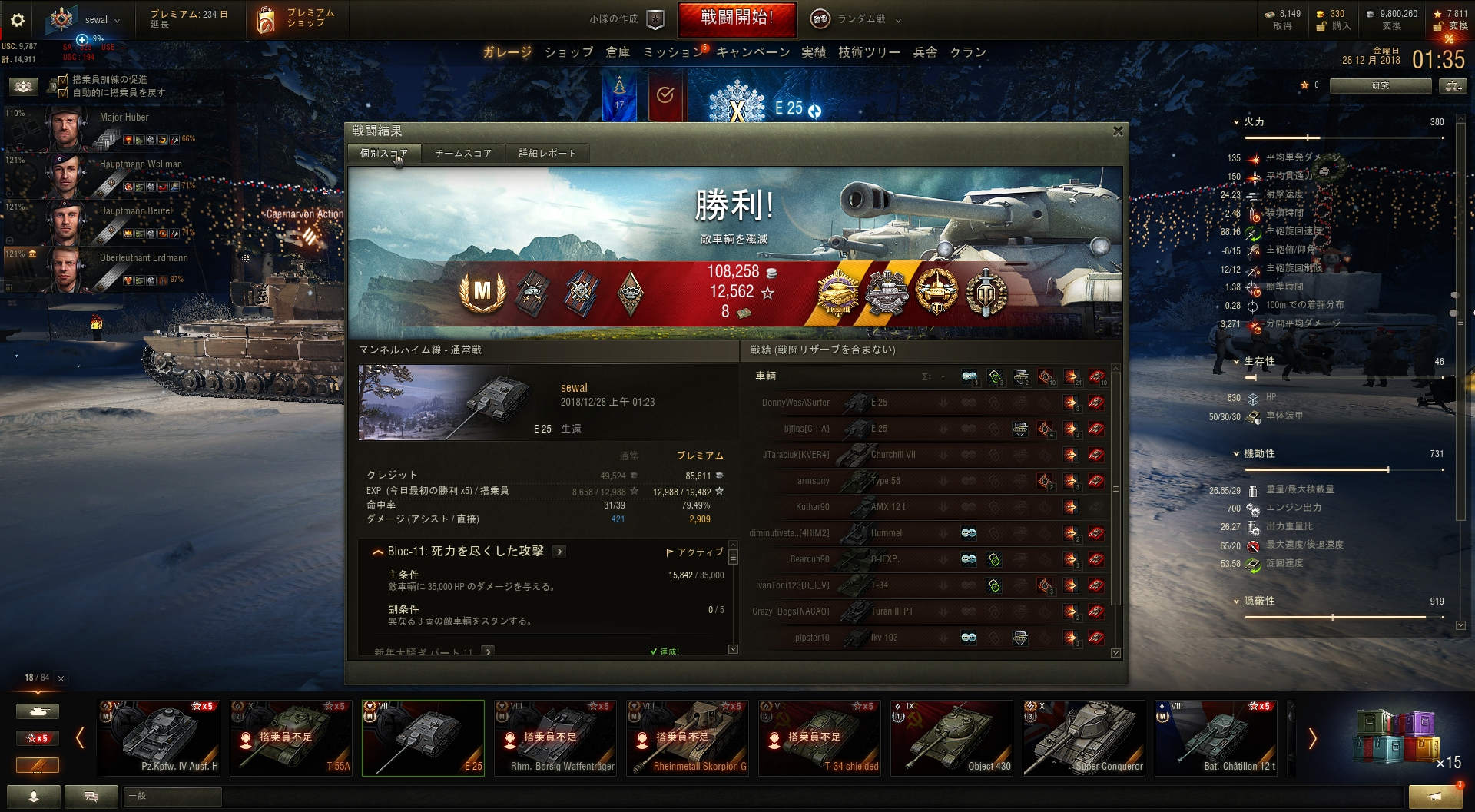Check the 自動的に搭乗員を戻す option
Image resolution: width=1475 pixels, height=812 pixels.
pos(62,91)
